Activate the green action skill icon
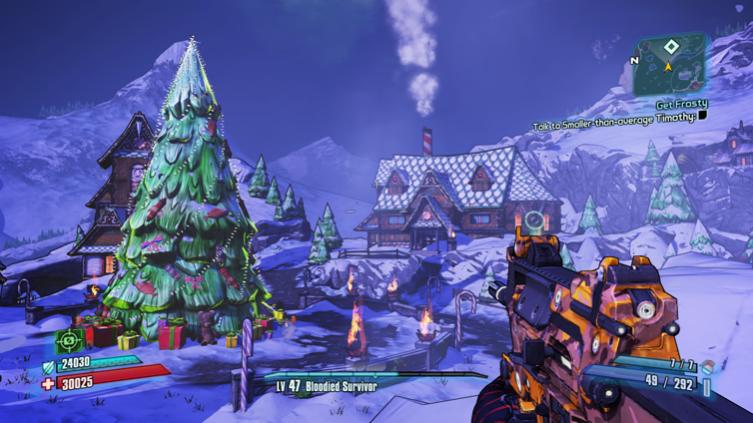This screenshot has width=753, height=423. pos(69,342)
